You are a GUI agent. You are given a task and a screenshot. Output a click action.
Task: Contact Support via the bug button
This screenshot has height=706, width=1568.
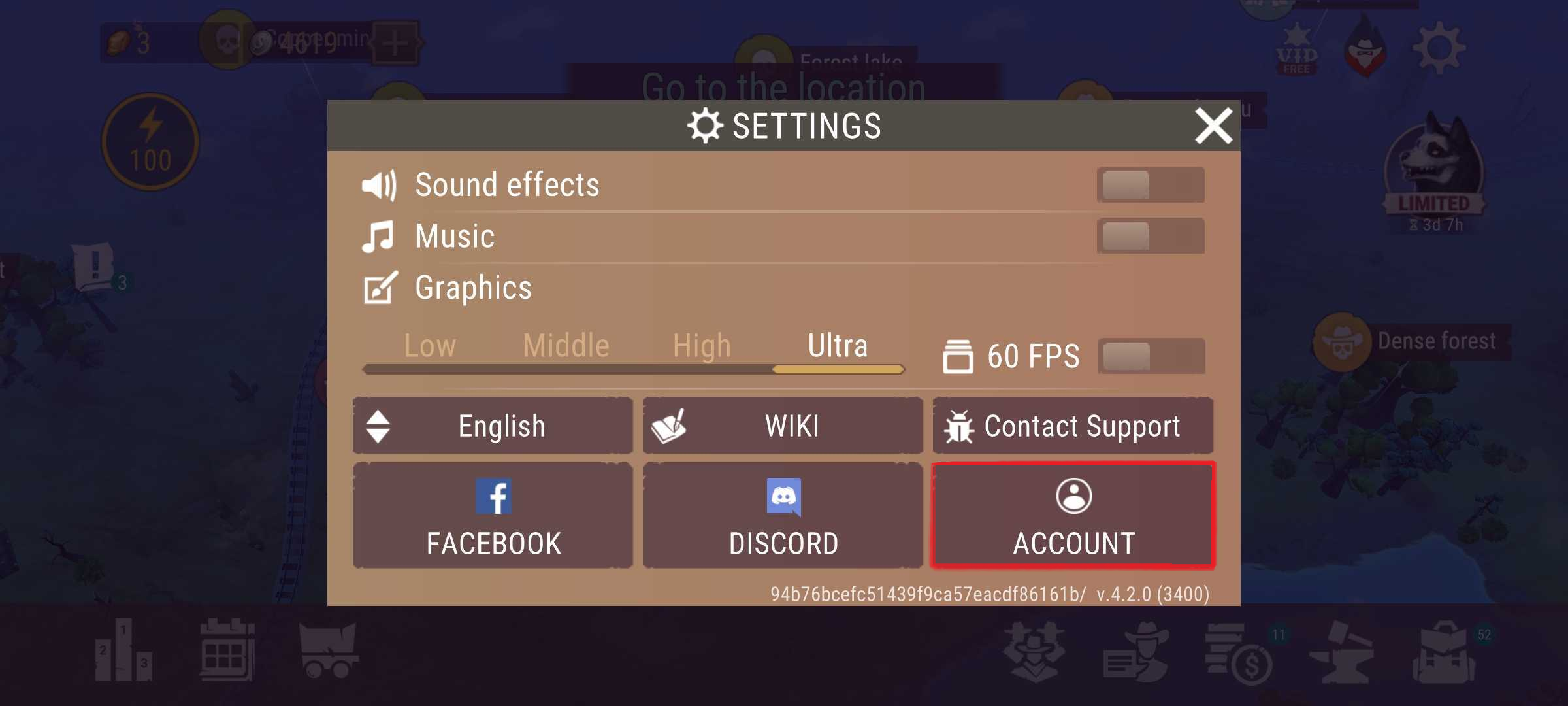1073,426
